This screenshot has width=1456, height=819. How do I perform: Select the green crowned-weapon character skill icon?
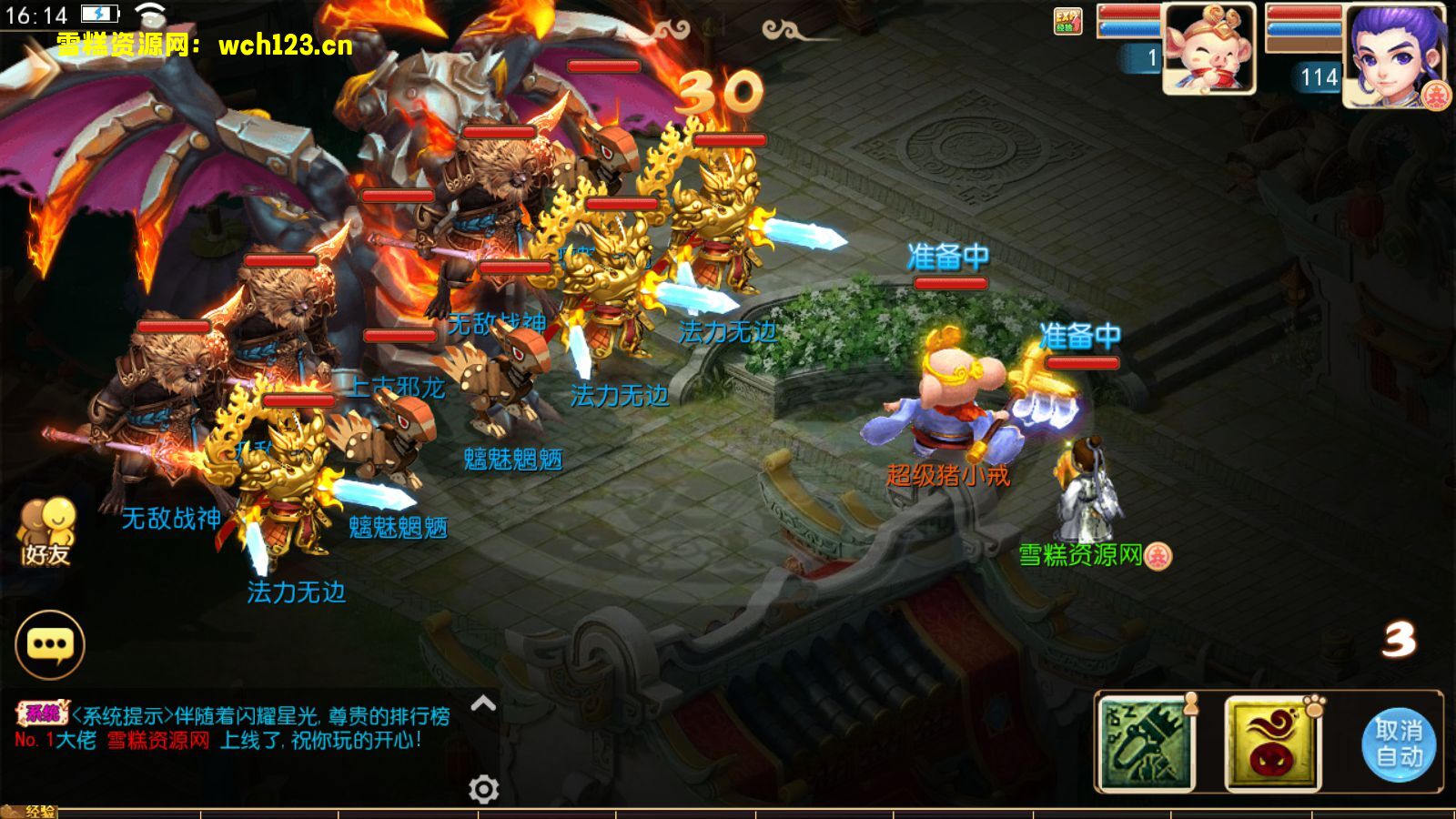(x=1147, y=743)
